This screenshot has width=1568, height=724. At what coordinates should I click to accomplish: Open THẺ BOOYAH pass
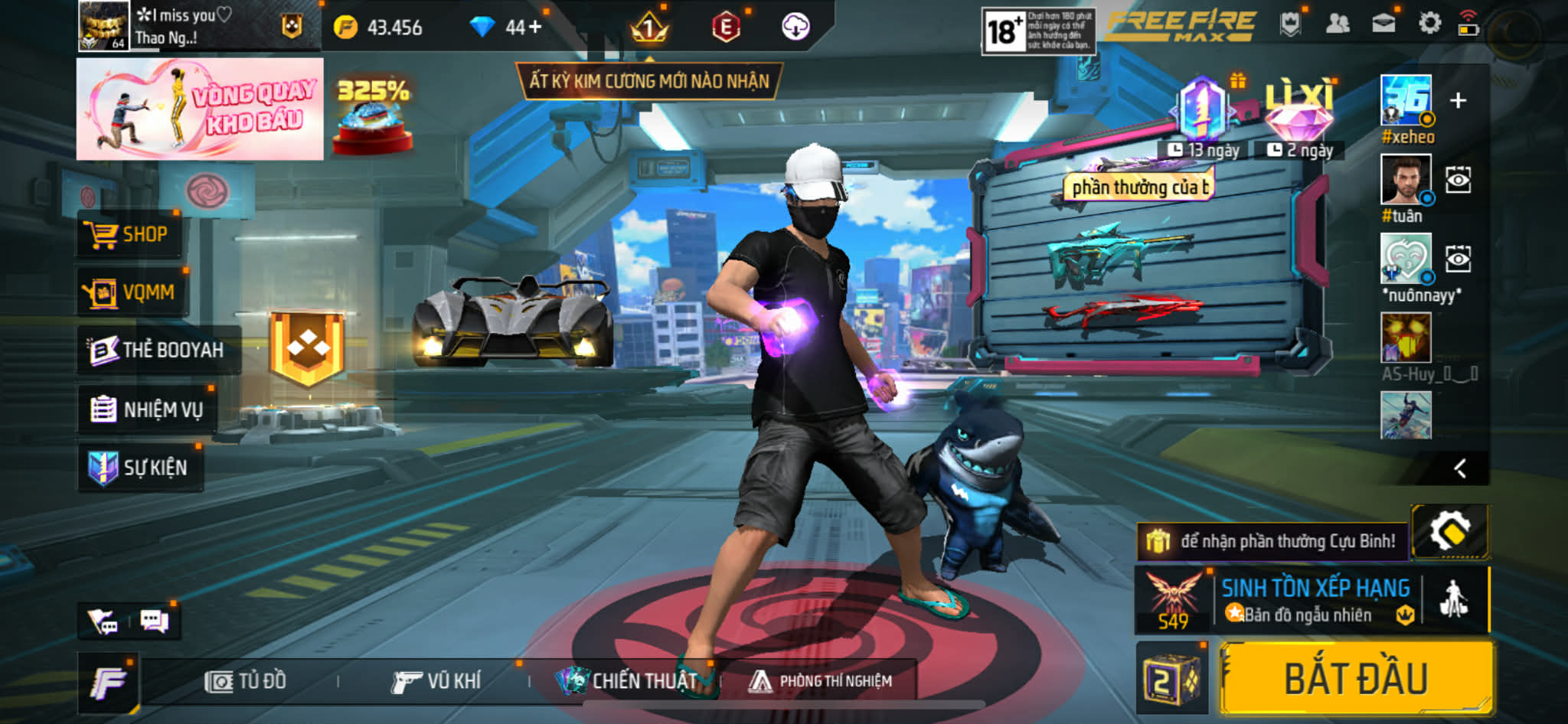pos(158,350)
